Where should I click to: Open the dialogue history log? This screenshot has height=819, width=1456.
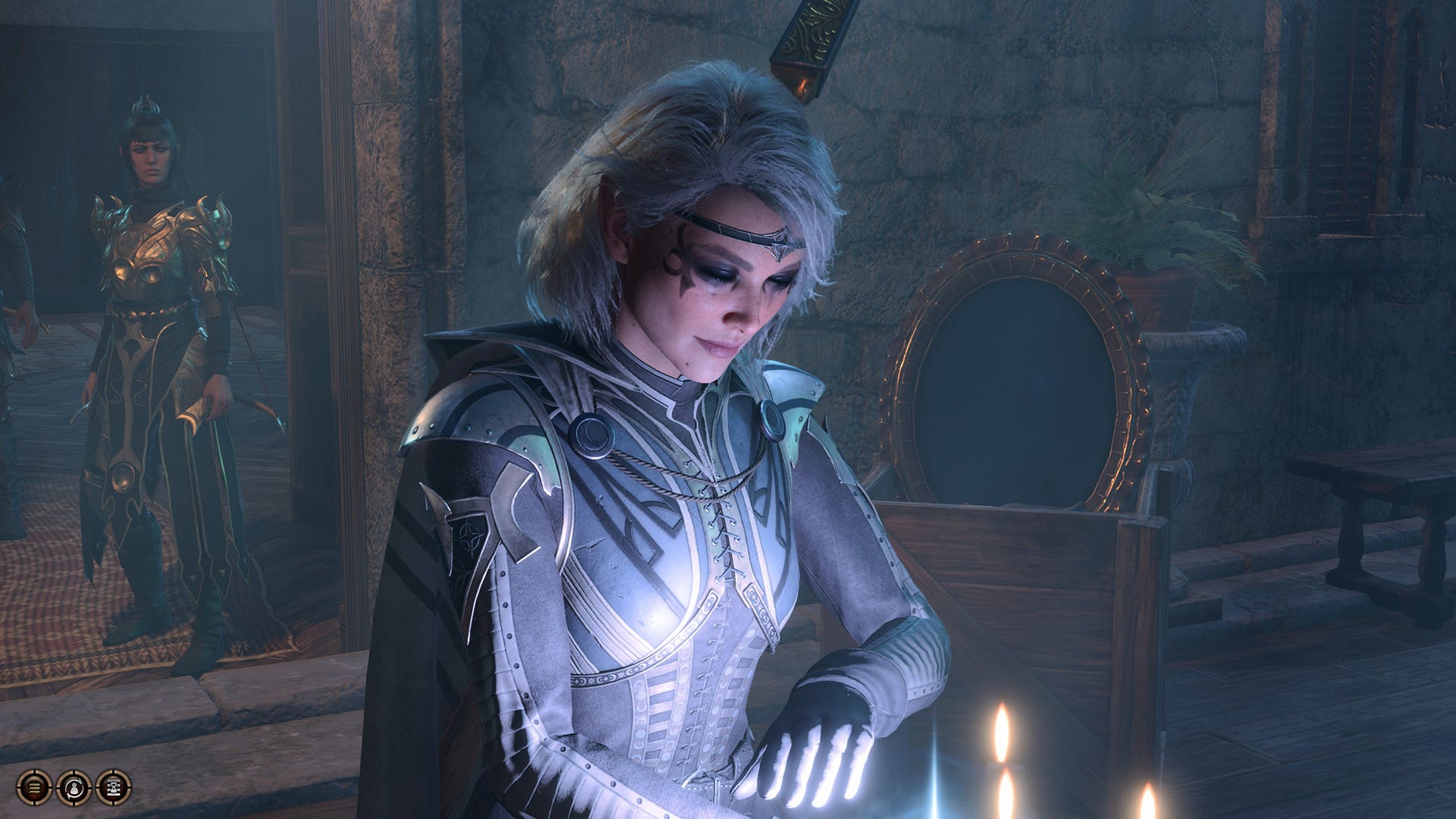pos(34,789)
